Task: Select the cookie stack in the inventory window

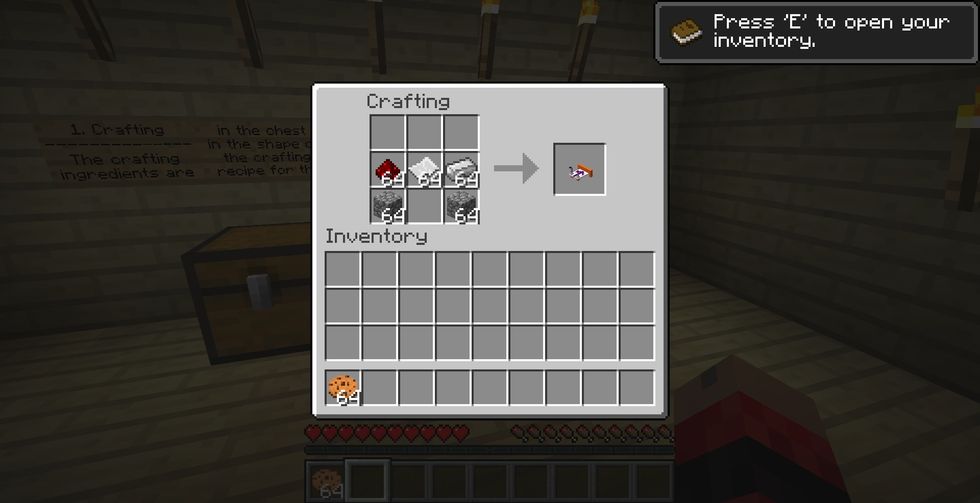Action: tap(342, 387)
